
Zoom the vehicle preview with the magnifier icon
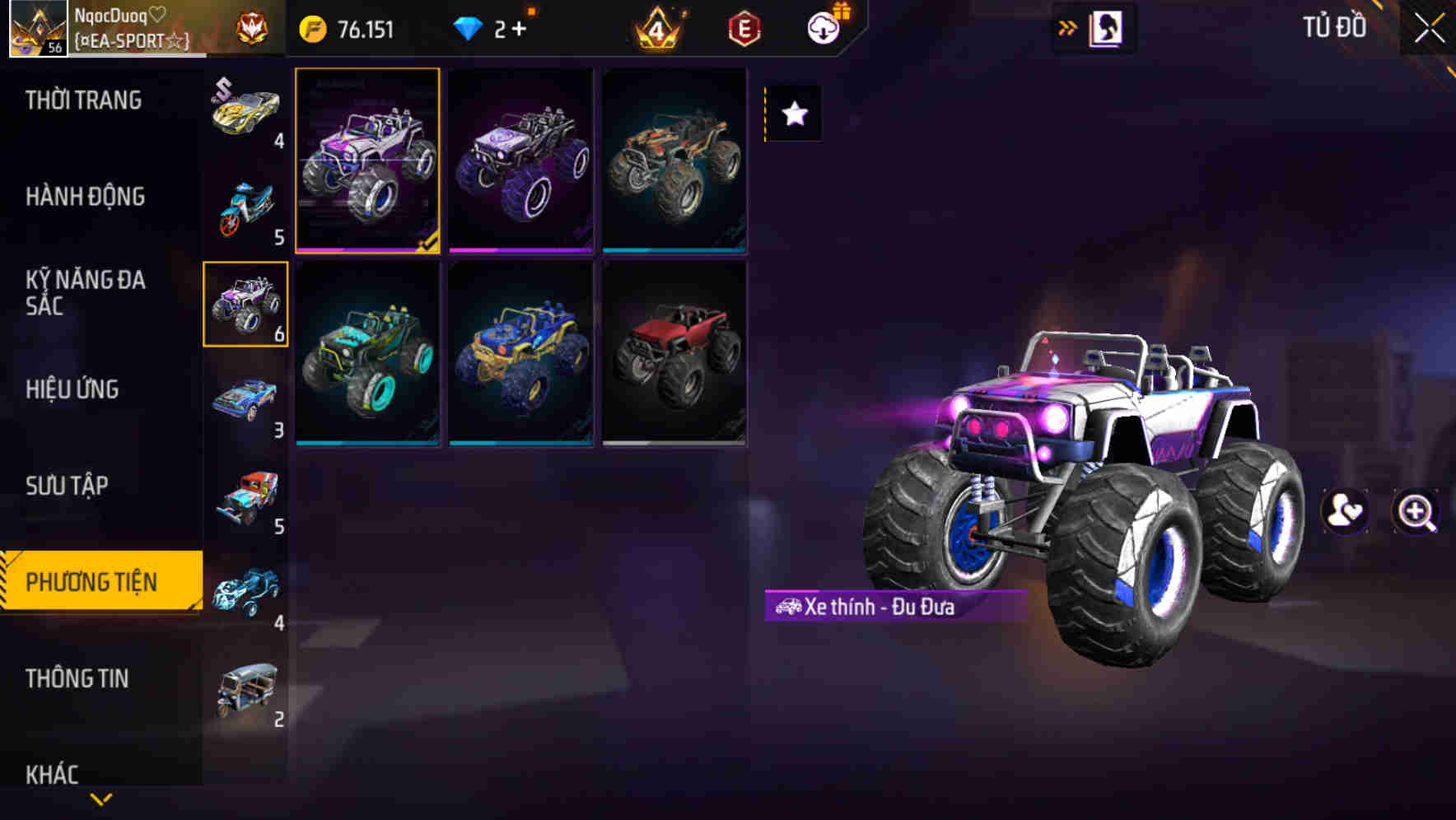tap(1416, 510)
